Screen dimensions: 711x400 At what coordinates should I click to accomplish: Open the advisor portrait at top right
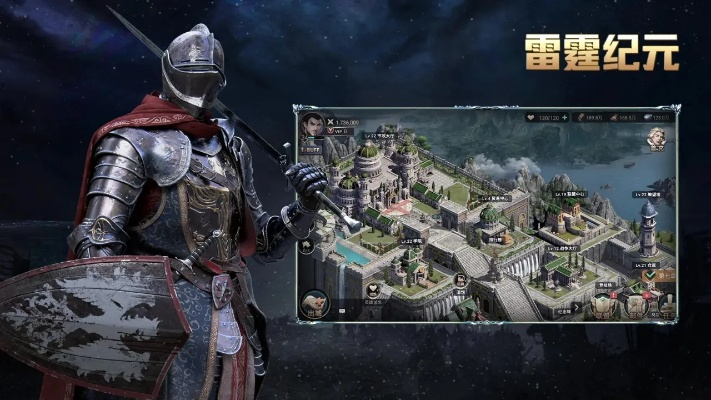point(656,137)
